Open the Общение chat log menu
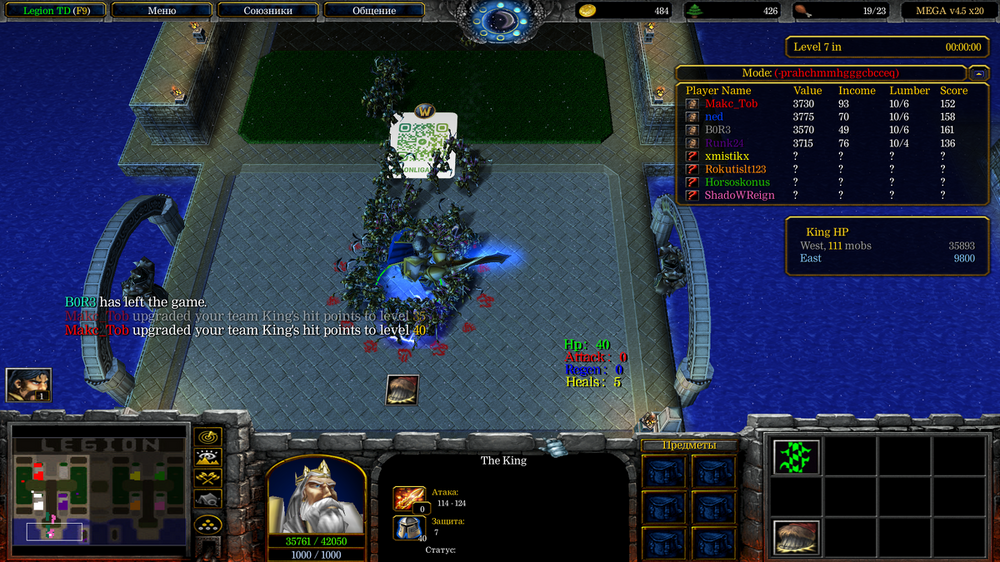Screen dimensions: 1000x562 [374, 11]
